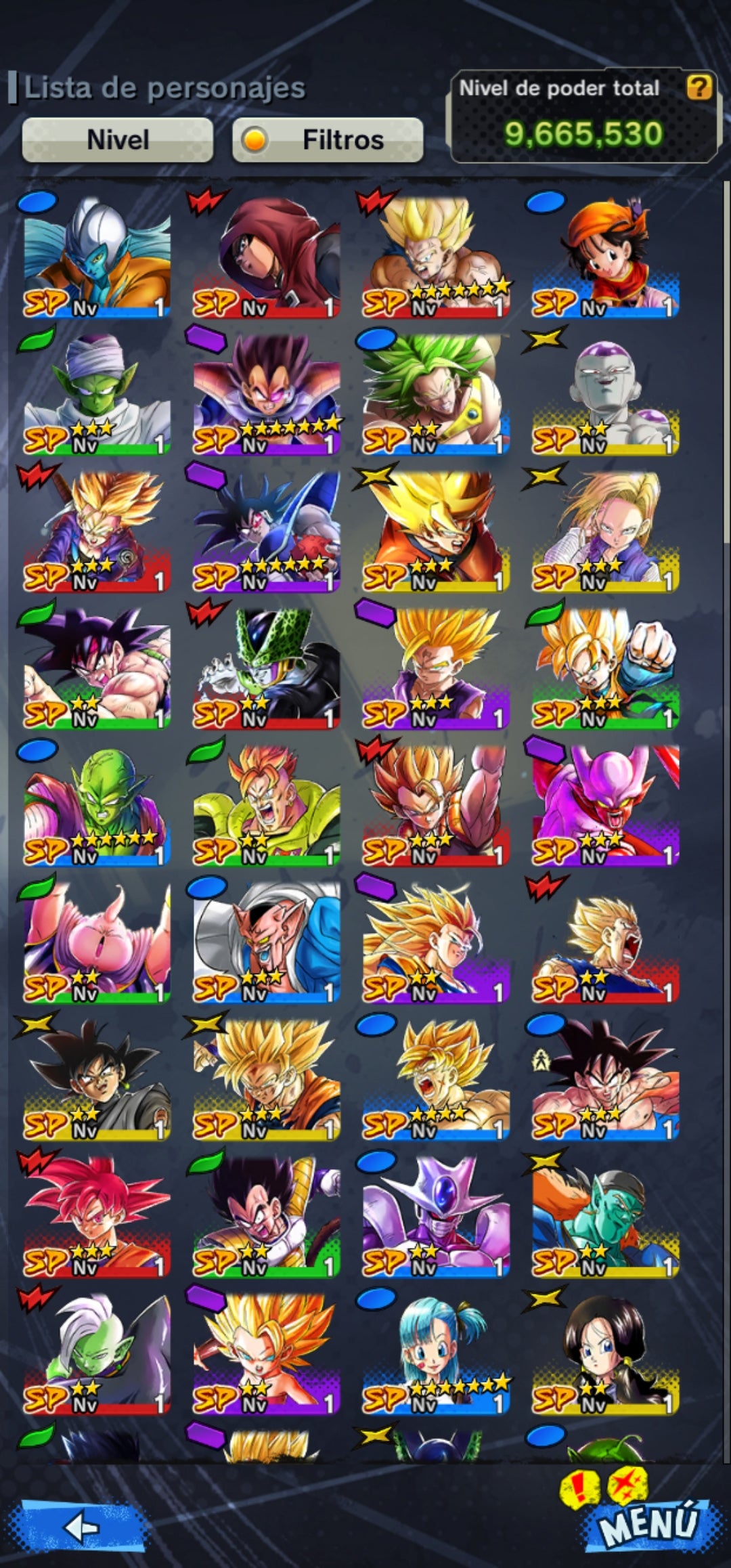Open the Filtros filter options
This screenshot has width=731, height=1568.
coord(328,140)
